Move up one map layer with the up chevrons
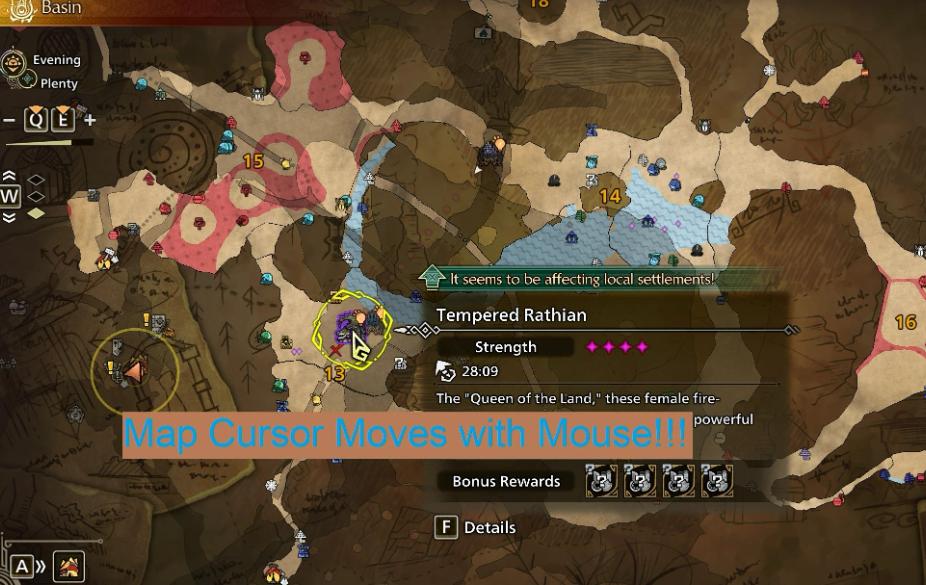 point(10,177)
